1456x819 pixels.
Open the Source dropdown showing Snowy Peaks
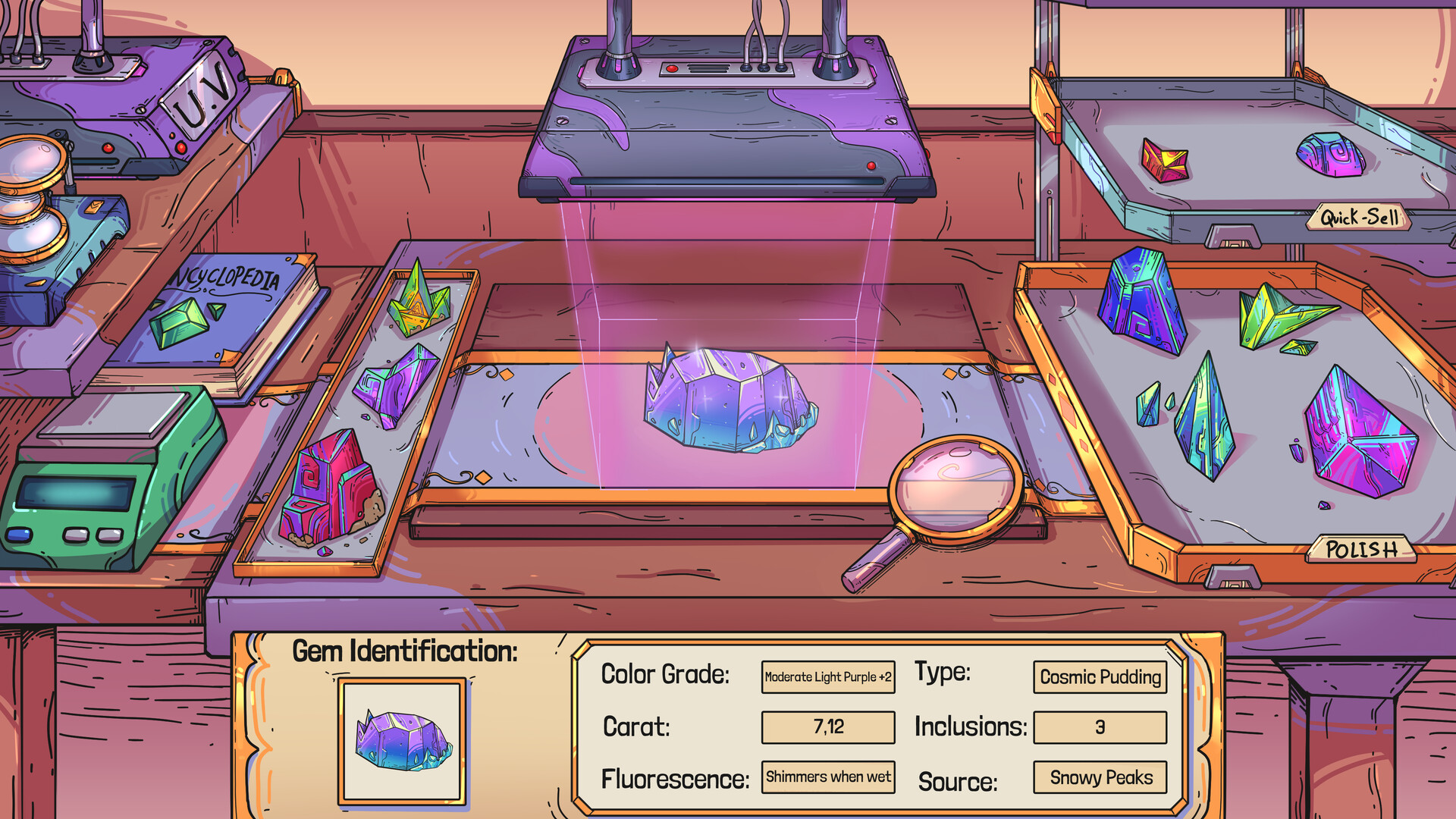[x=1100, y=778]
